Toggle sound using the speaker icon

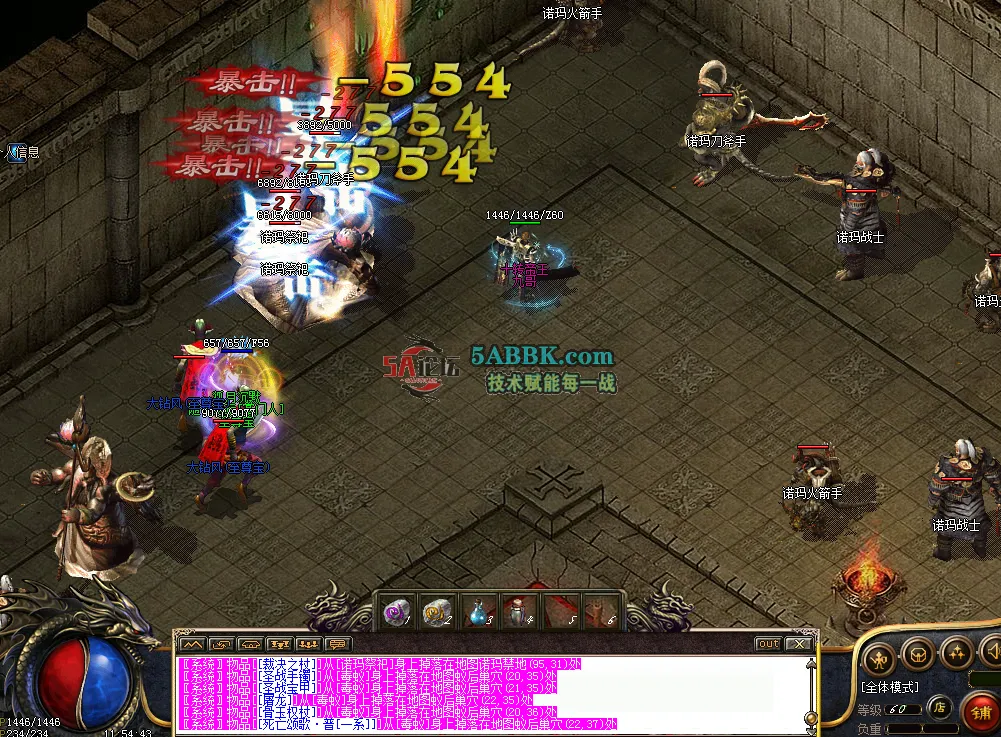click(992, 654)
